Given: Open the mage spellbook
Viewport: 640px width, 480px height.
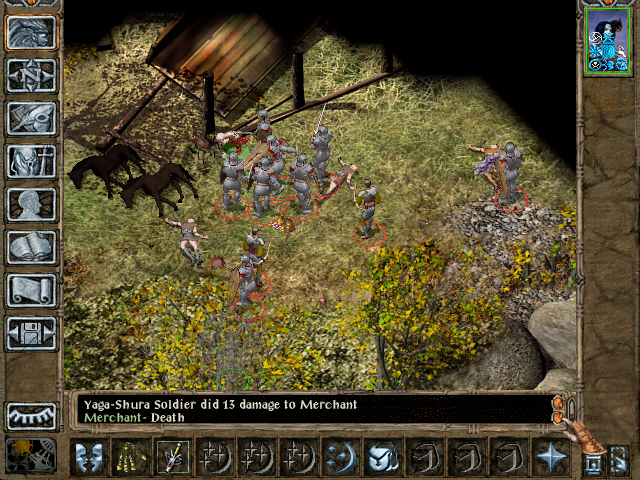Looking at the screenshot, I should point(32,247).
